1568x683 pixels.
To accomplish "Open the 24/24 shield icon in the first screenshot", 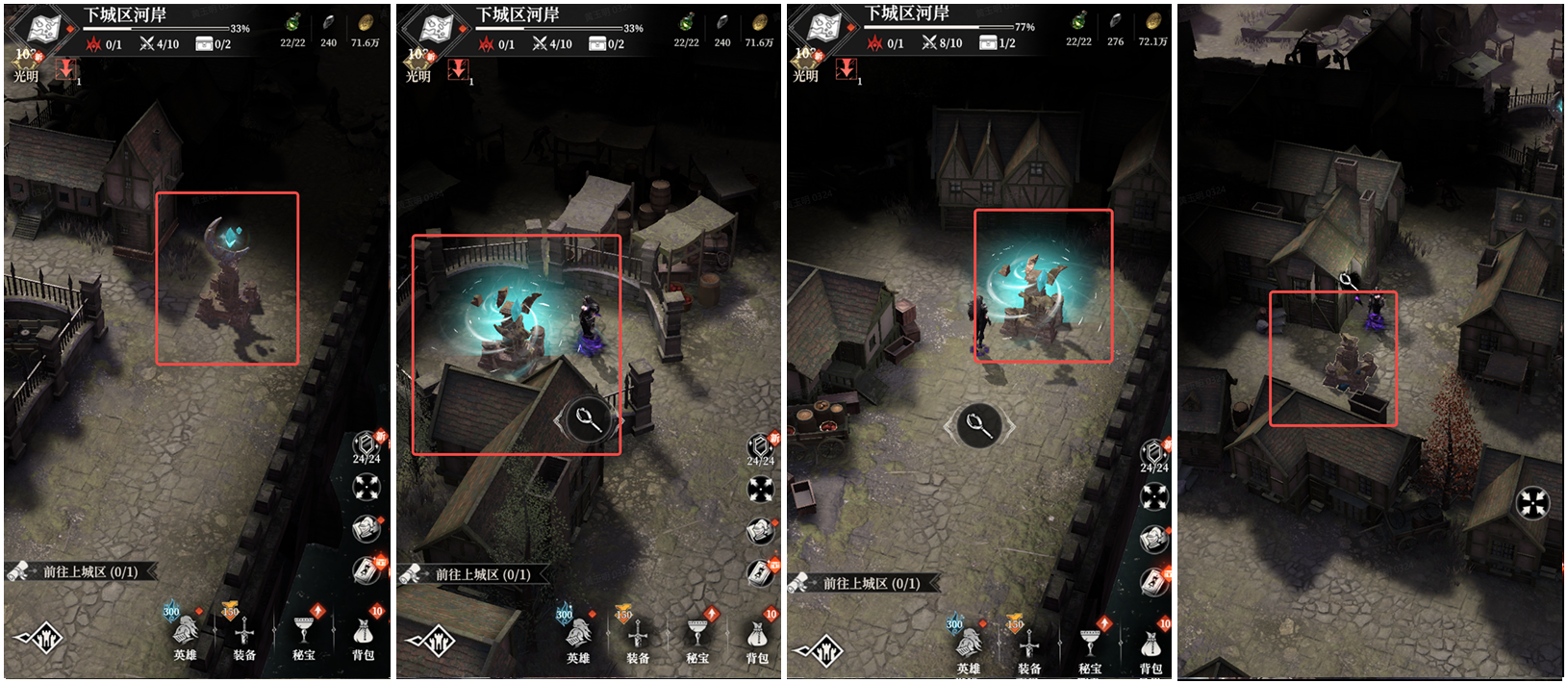I will (367, 447).
